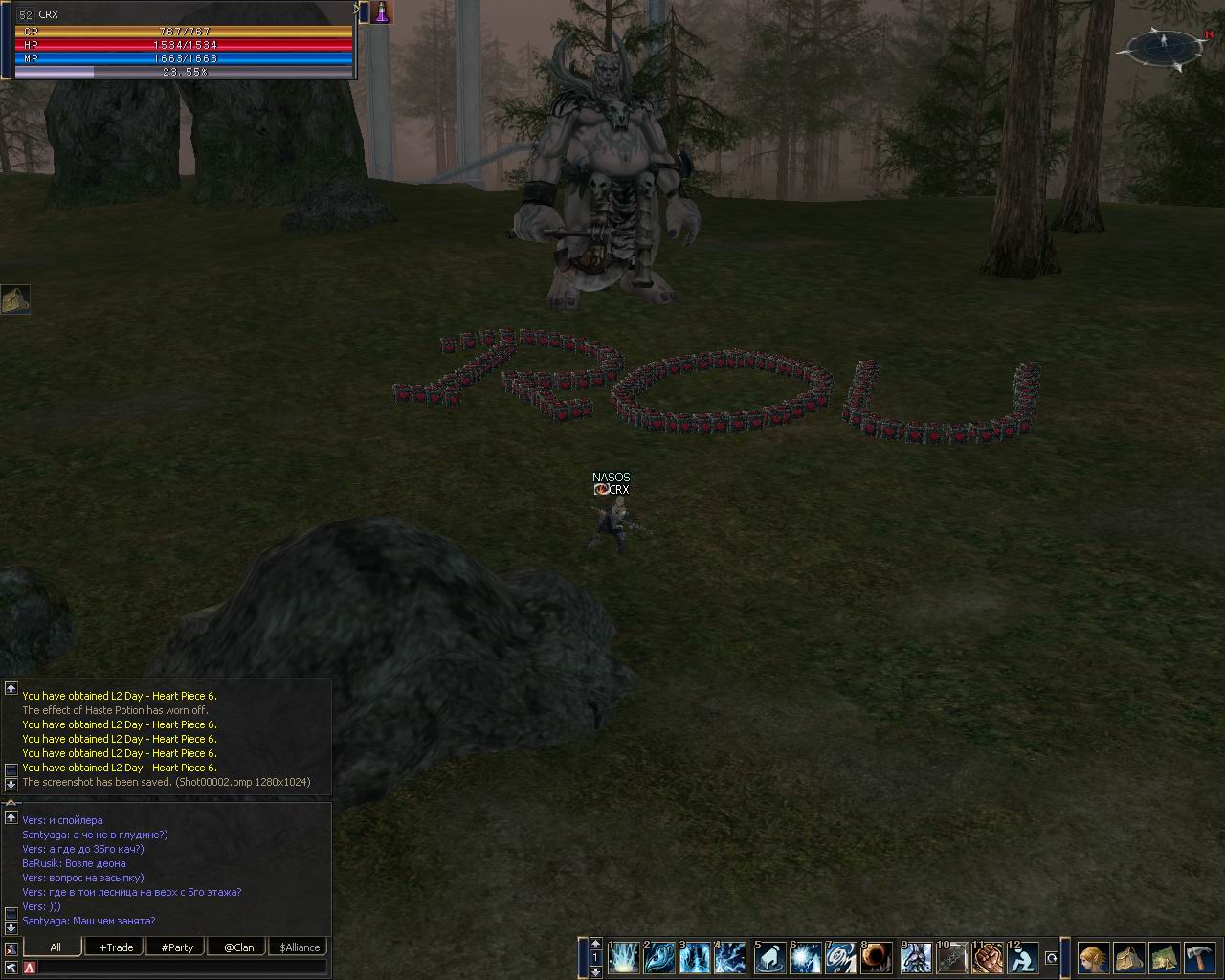Screen dimensions: 1225x980
Task: Open the character status window icon
Action: 1093,957
